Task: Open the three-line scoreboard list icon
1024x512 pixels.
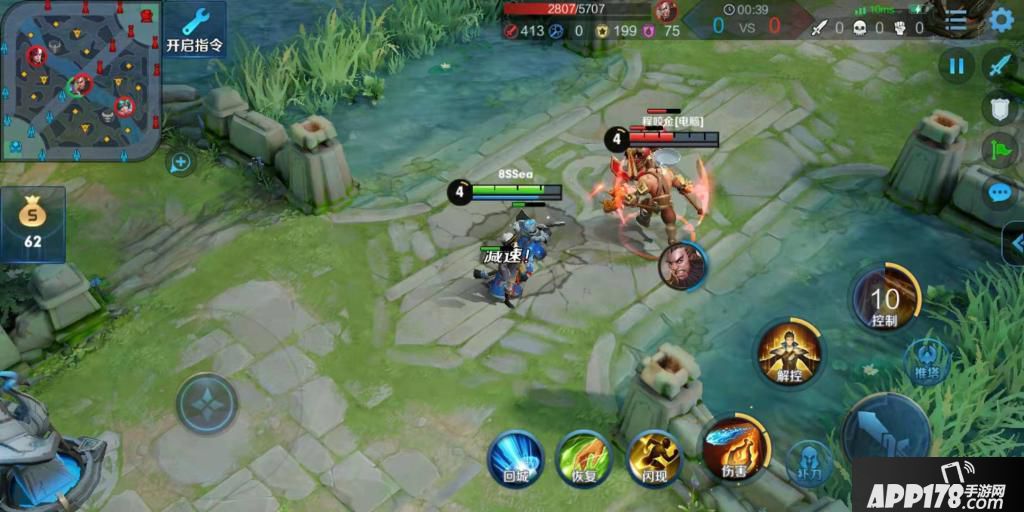Action: coord(957,19)
